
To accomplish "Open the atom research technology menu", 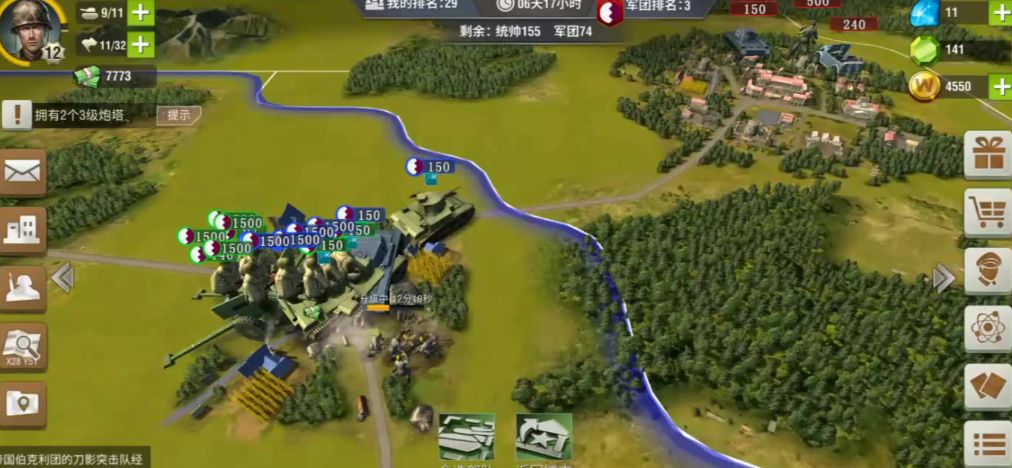I will pyautogui.click(x=988, y=328).
